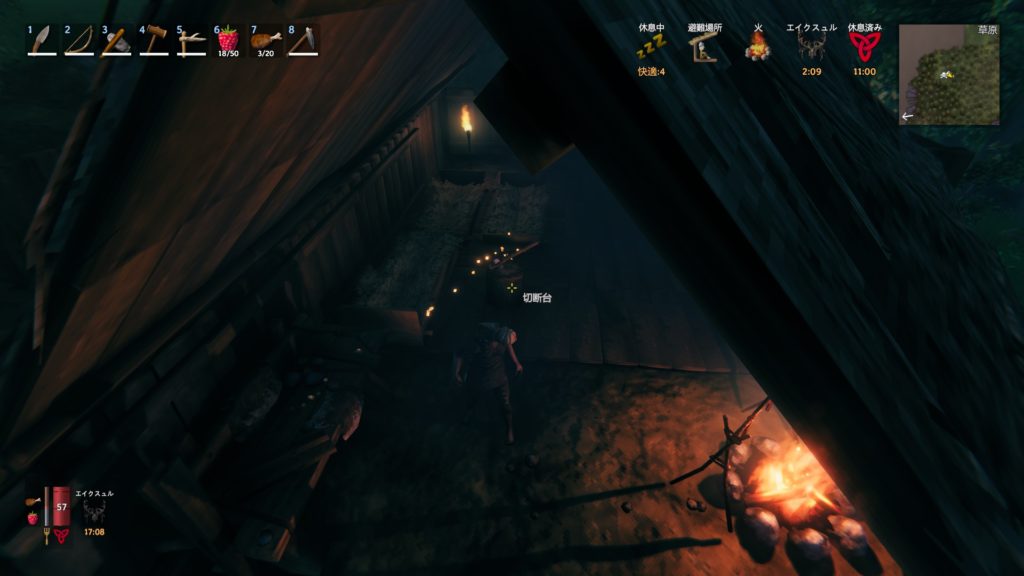Image resolution: width=1024 pixels, height=576 pixels.
Task: Click the Resting (休息中) zzz status icon
Action: pyautogui.click(x=652, y=47)
